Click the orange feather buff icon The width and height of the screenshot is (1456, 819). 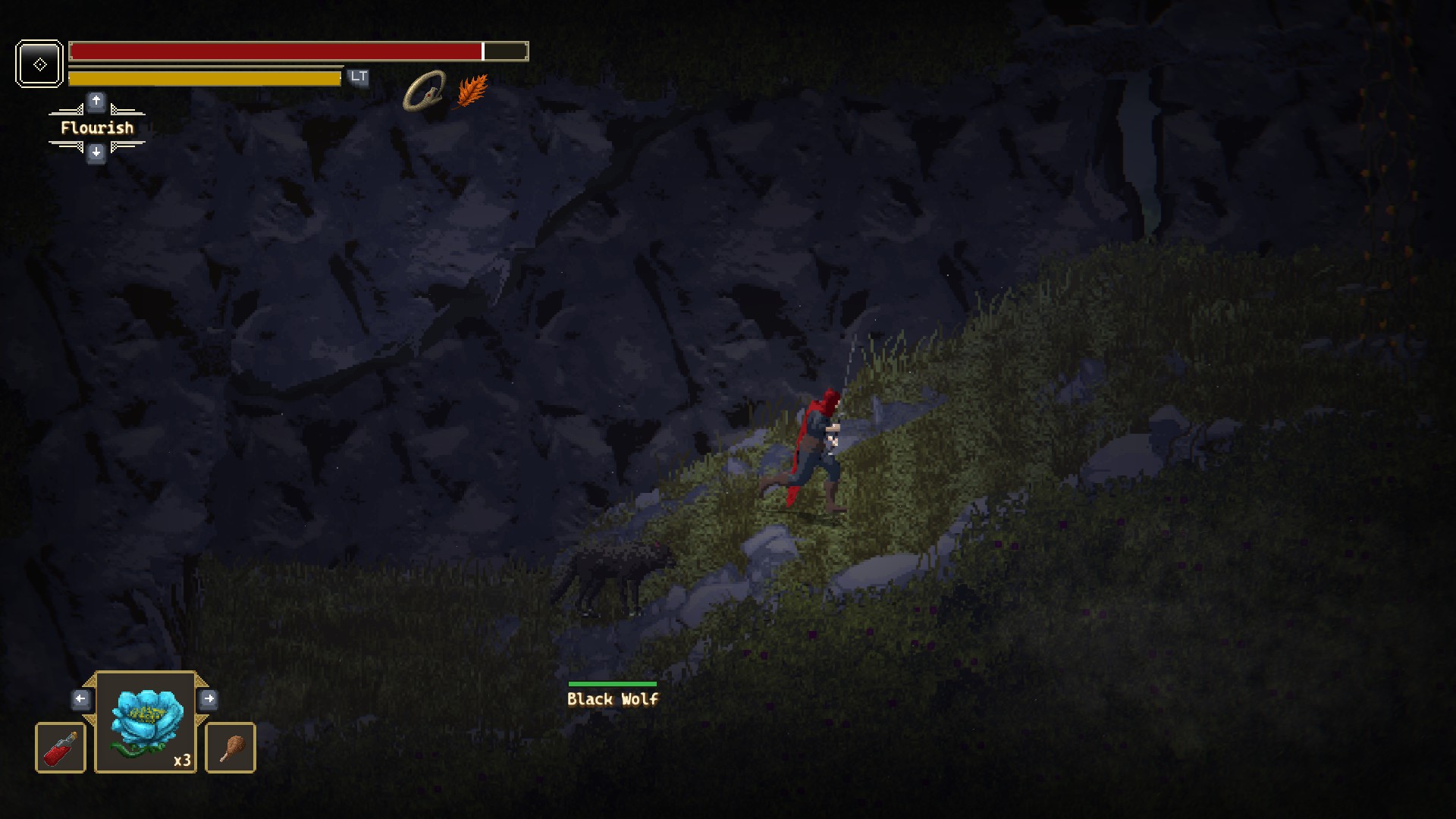[472, 92]
